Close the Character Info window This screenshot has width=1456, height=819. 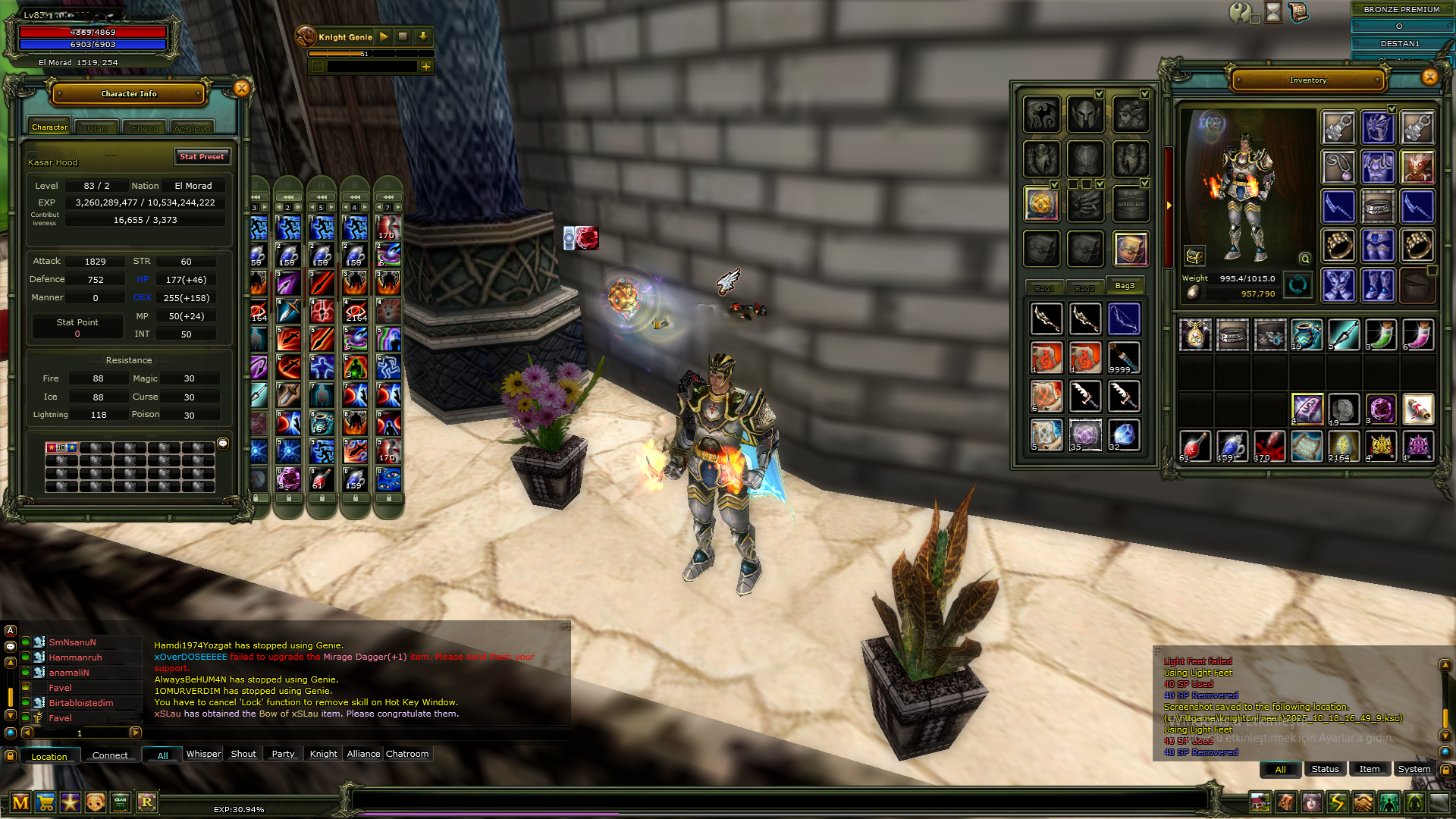(241, 89)
